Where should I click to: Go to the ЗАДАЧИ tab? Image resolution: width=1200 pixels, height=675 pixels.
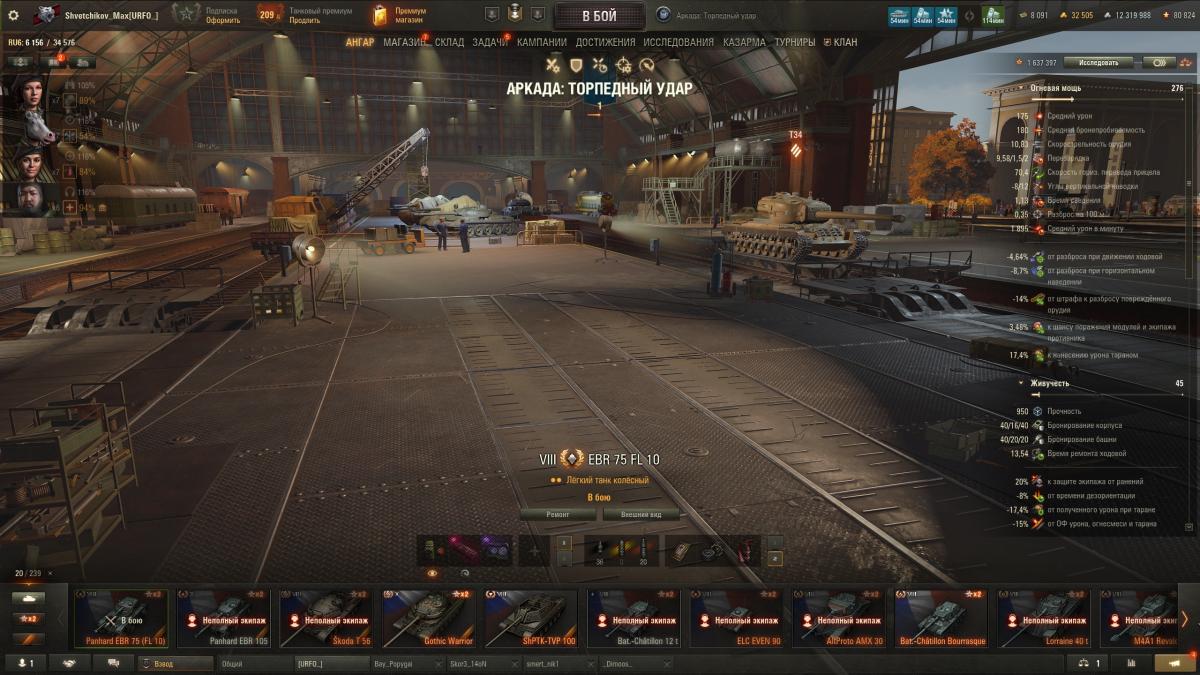(x=490, y=42)
